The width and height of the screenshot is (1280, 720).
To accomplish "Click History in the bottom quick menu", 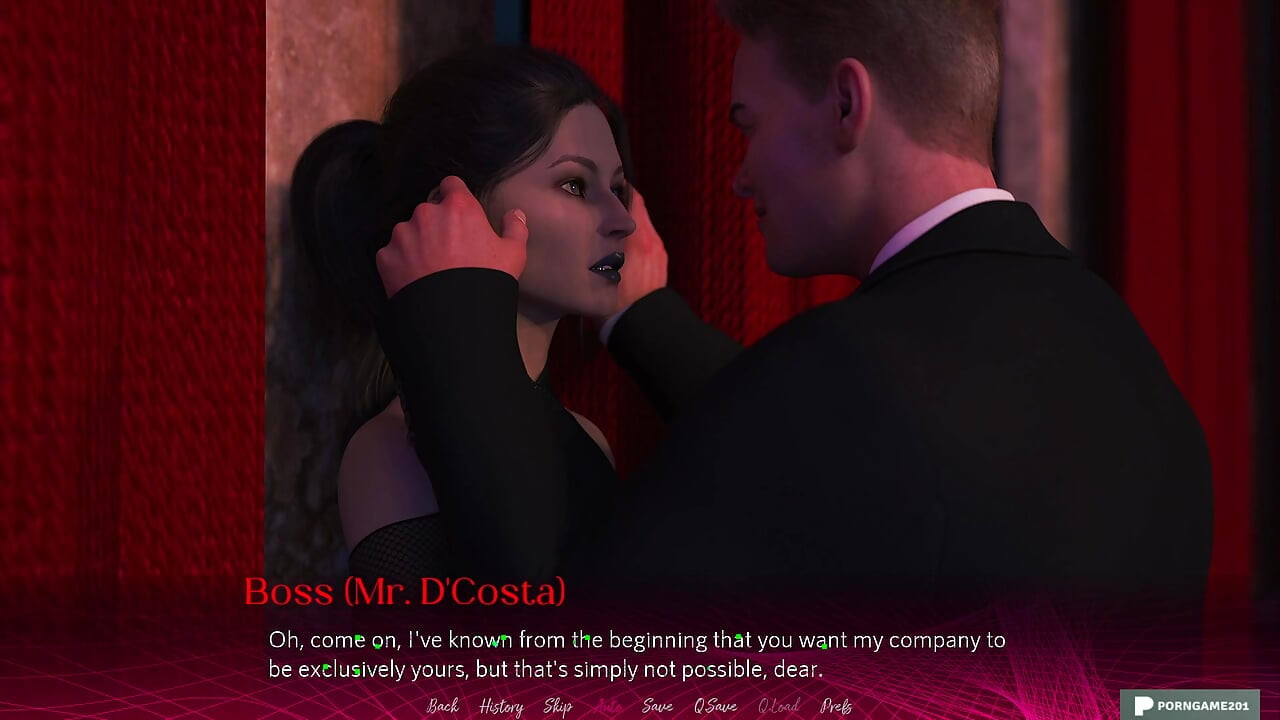I will point(500,706).
